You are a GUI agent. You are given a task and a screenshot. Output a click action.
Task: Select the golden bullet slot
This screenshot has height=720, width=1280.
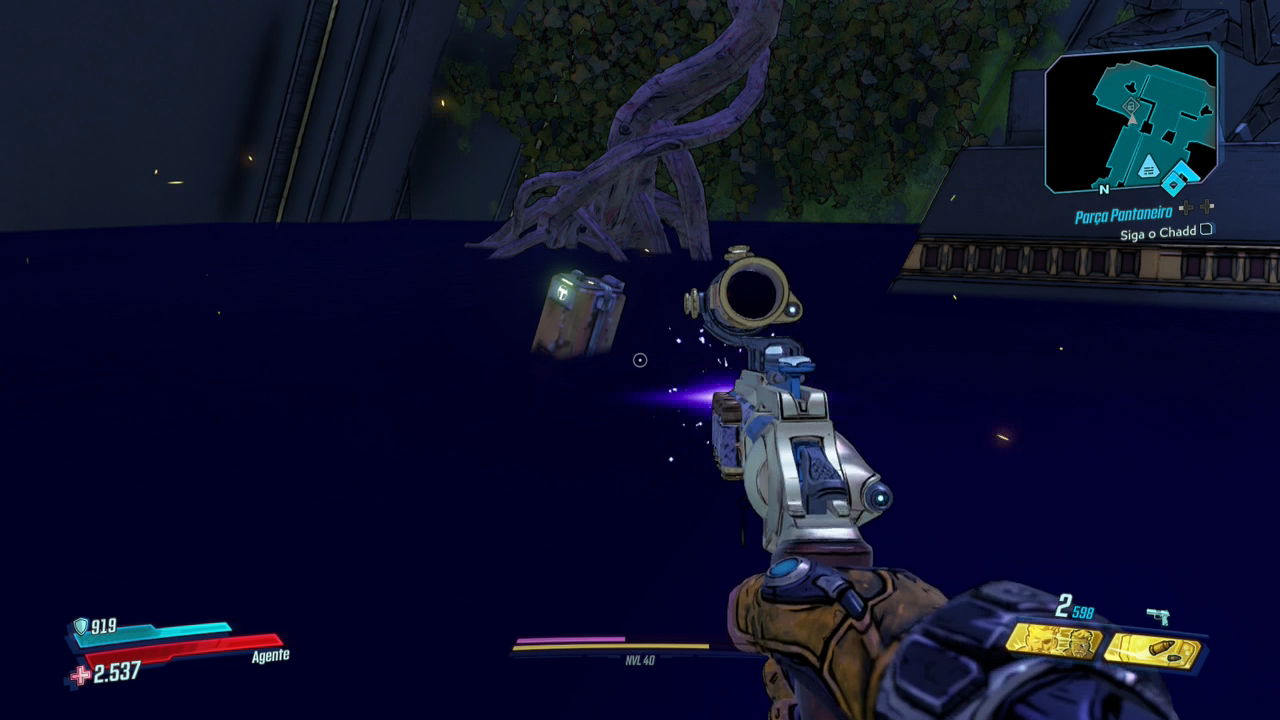tap(1152, 650)
